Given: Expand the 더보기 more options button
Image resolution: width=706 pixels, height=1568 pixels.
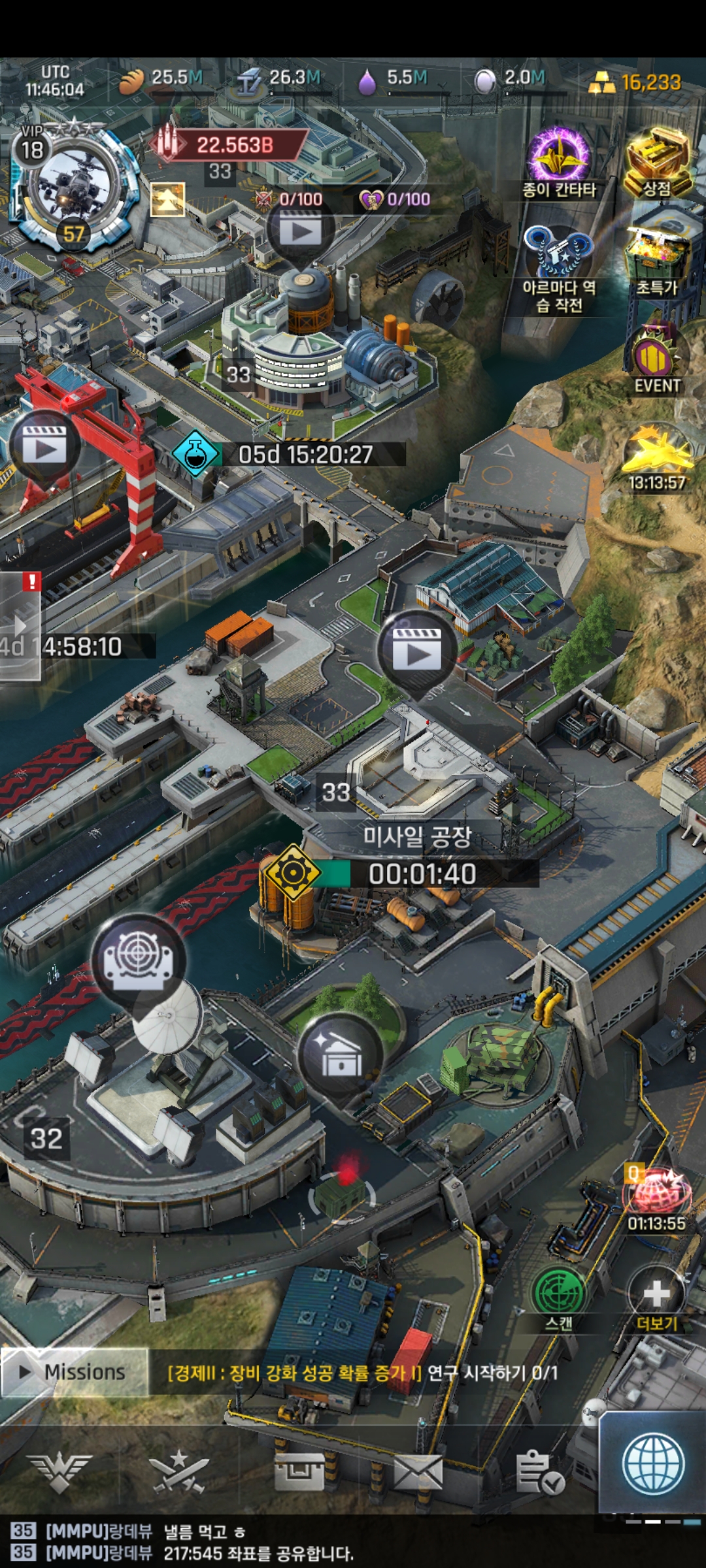Looking at the screenshot, I should 656,1297.
